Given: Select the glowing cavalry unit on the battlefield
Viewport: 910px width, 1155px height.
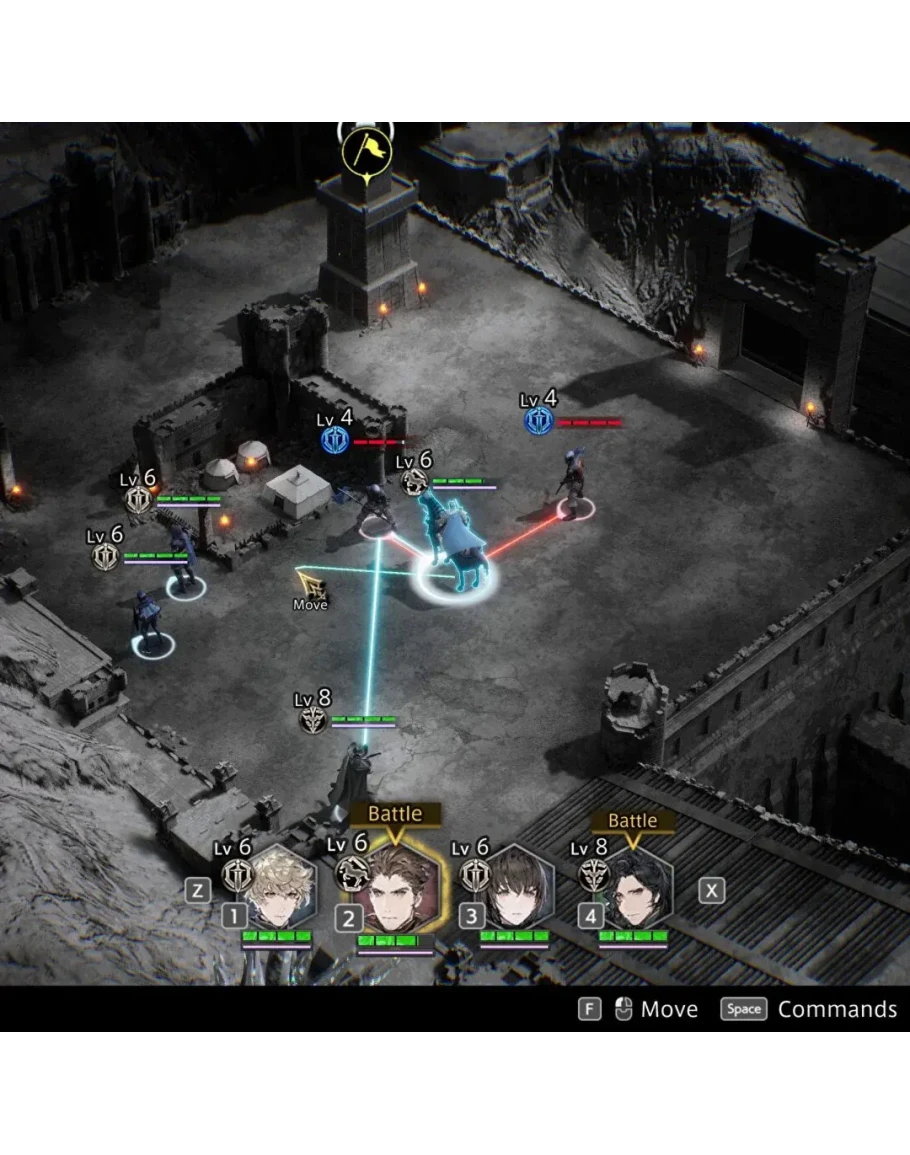Looking at the screenshot, I should (453, 550).
